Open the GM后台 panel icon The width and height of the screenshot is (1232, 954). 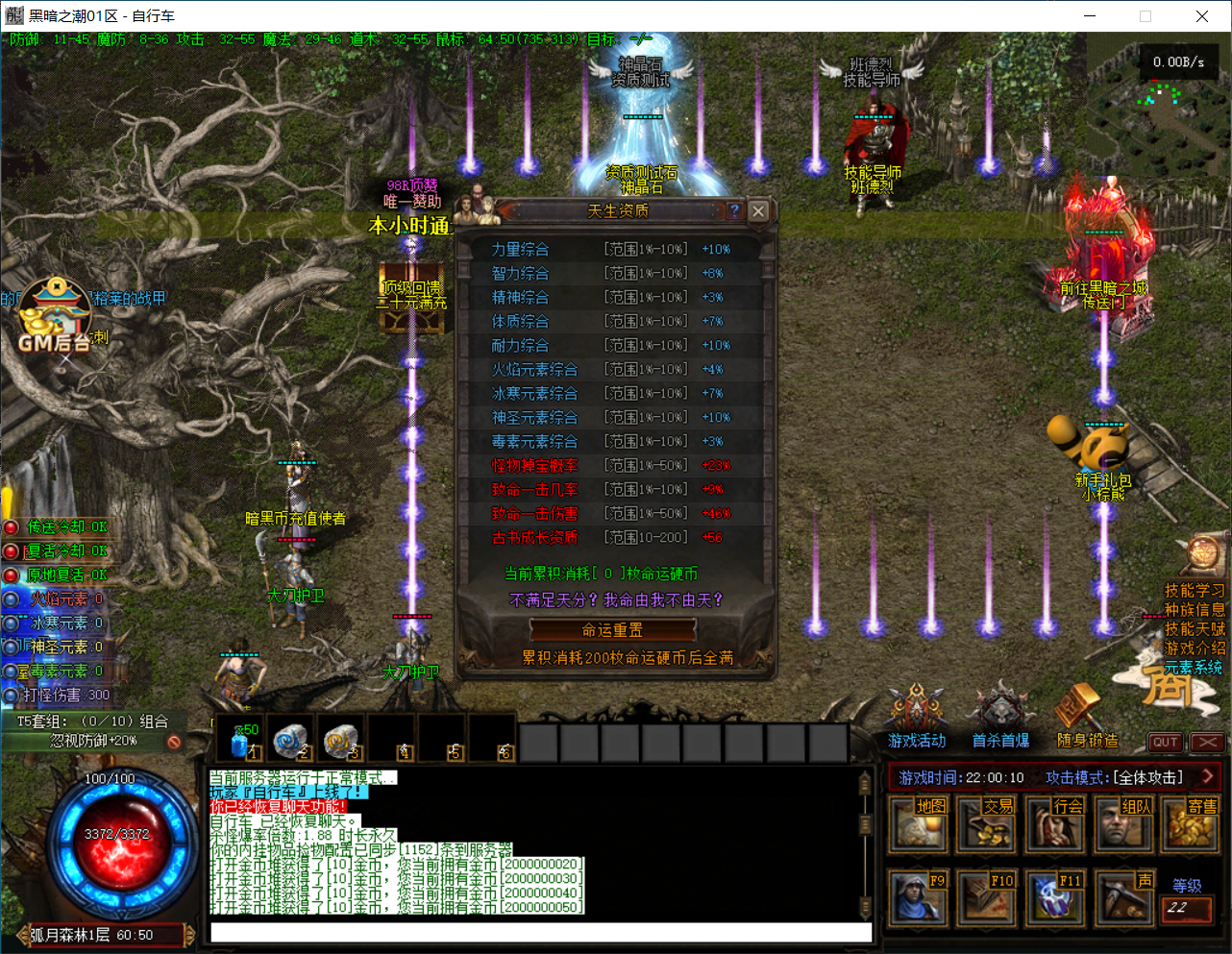point(55,314)
